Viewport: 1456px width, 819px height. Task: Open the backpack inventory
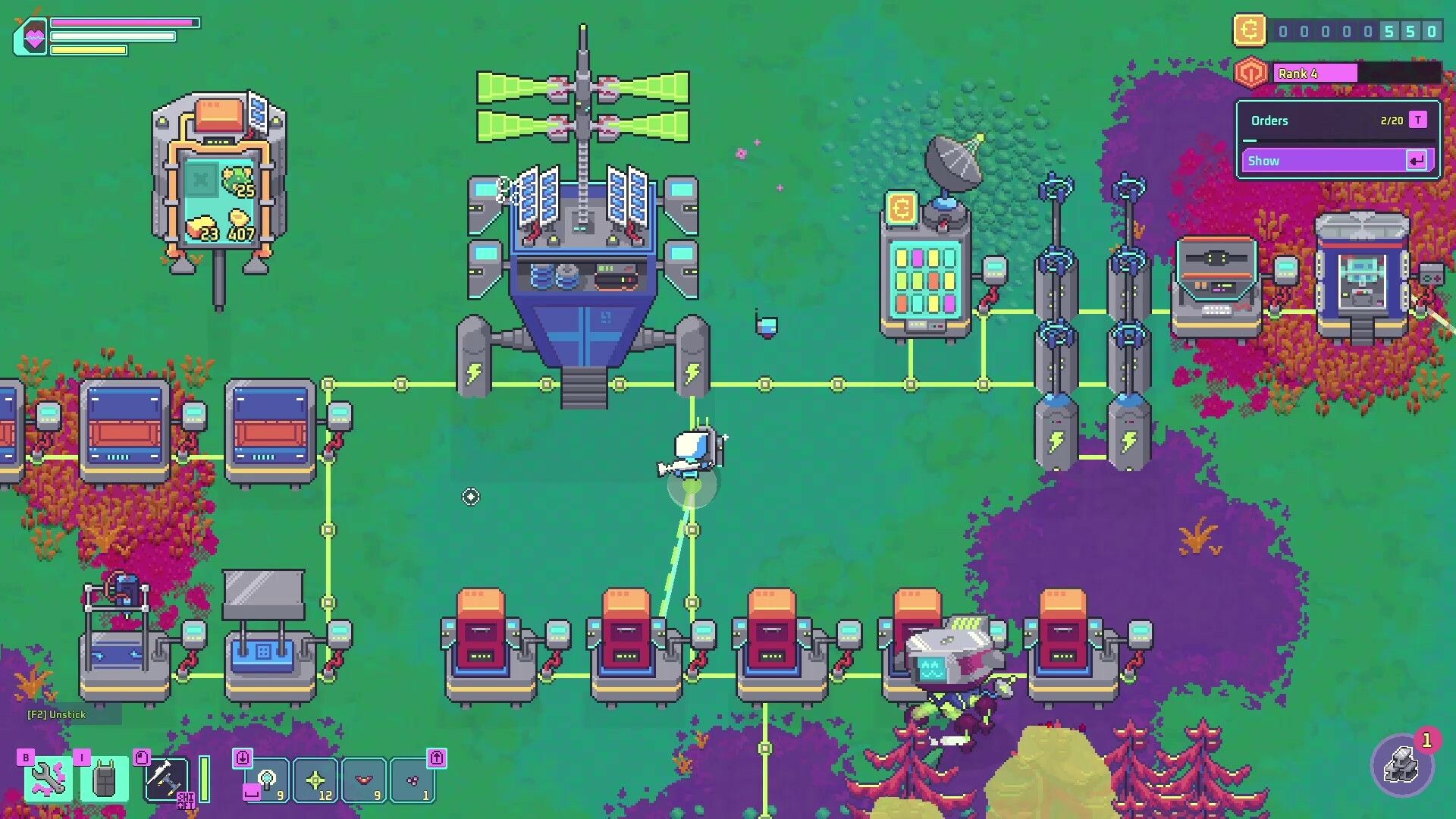point(104,780)
